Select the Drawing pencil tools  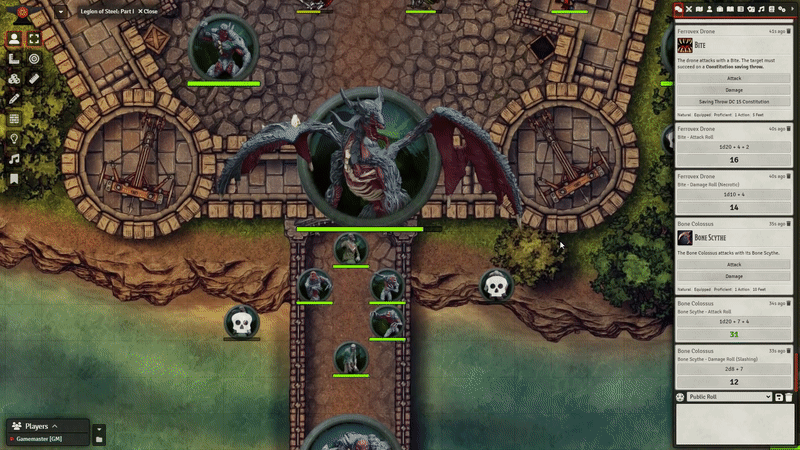14,98
